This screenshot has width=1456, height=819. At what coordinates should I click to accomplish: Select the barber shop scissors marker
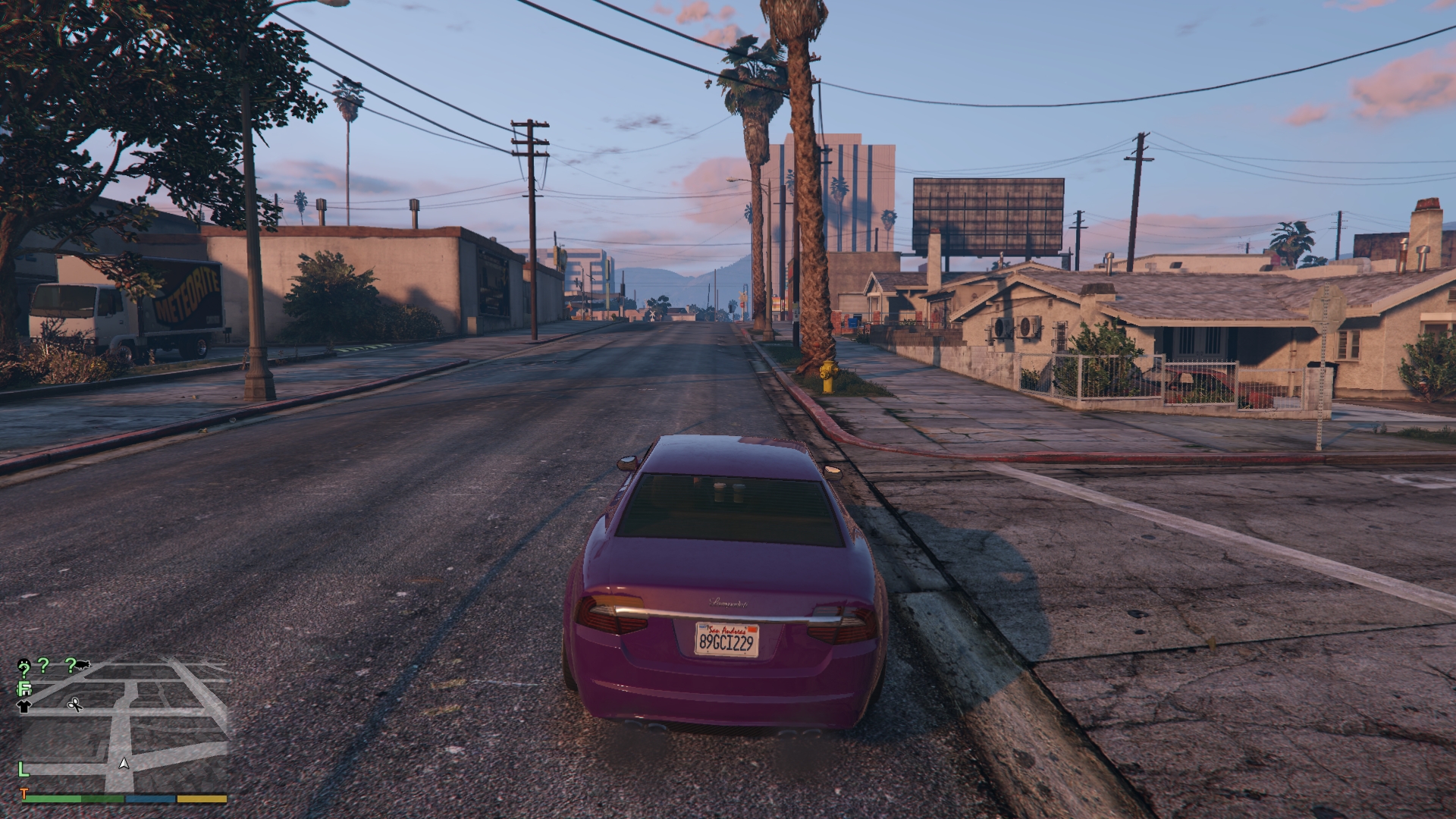(x=75, y=704)
